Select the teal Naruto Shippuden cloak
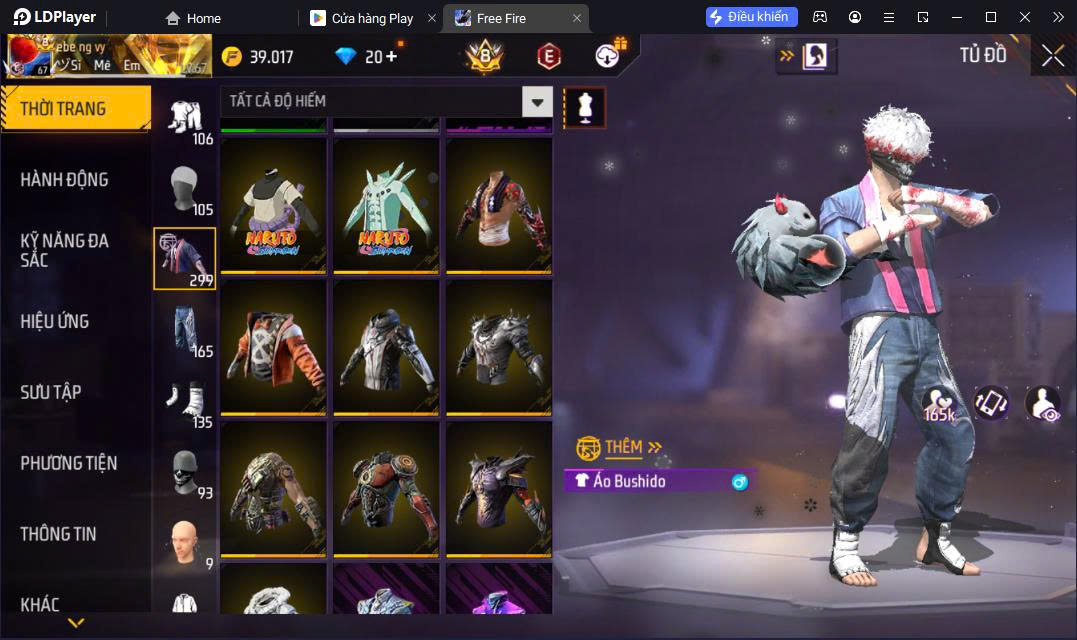Image resolution: width=1077 pixels, height=640 pixels. [386, 205]
